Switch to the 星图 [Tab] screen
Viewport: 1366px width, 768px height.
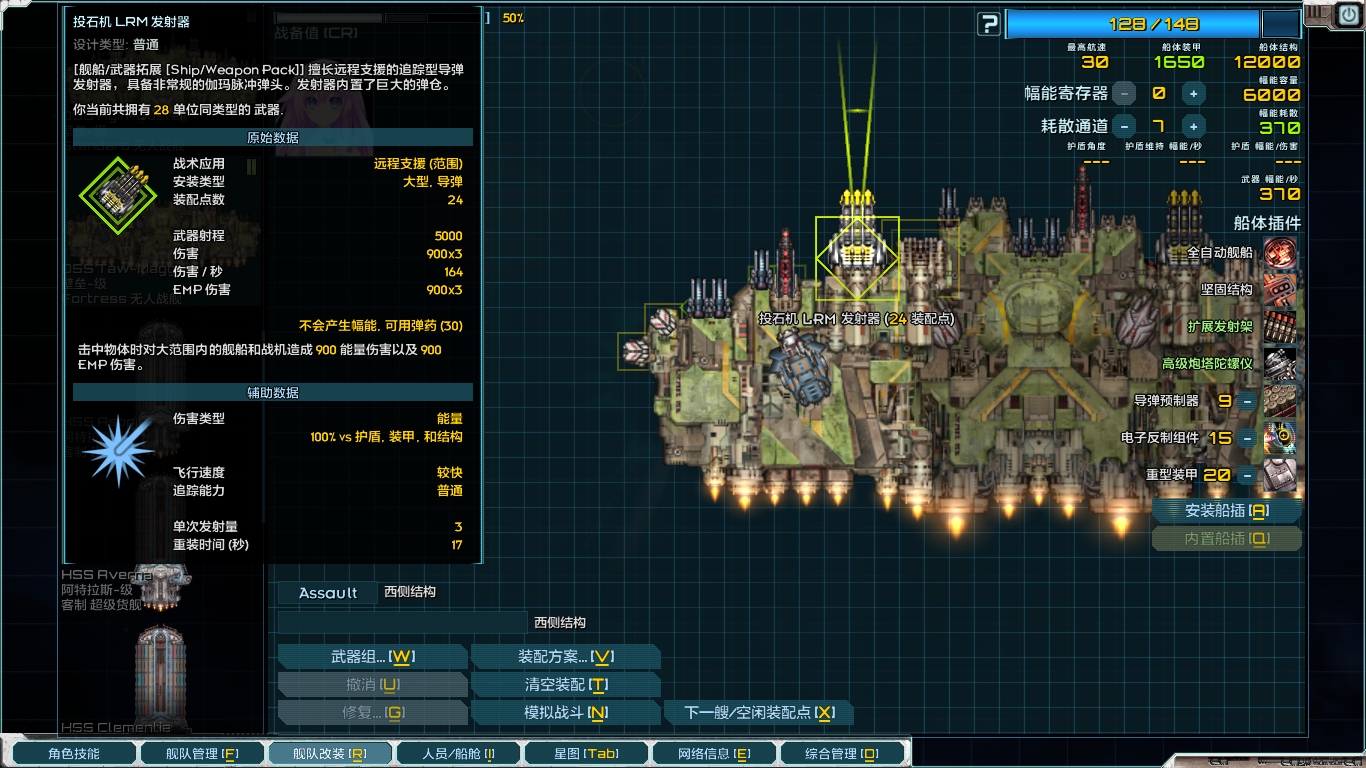point(585,752)
